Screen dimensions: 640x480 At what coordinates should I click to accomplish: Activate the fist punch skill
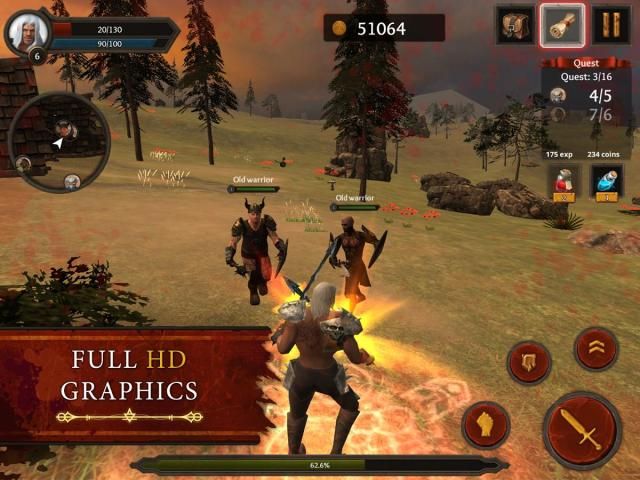[x=486, y=424]
